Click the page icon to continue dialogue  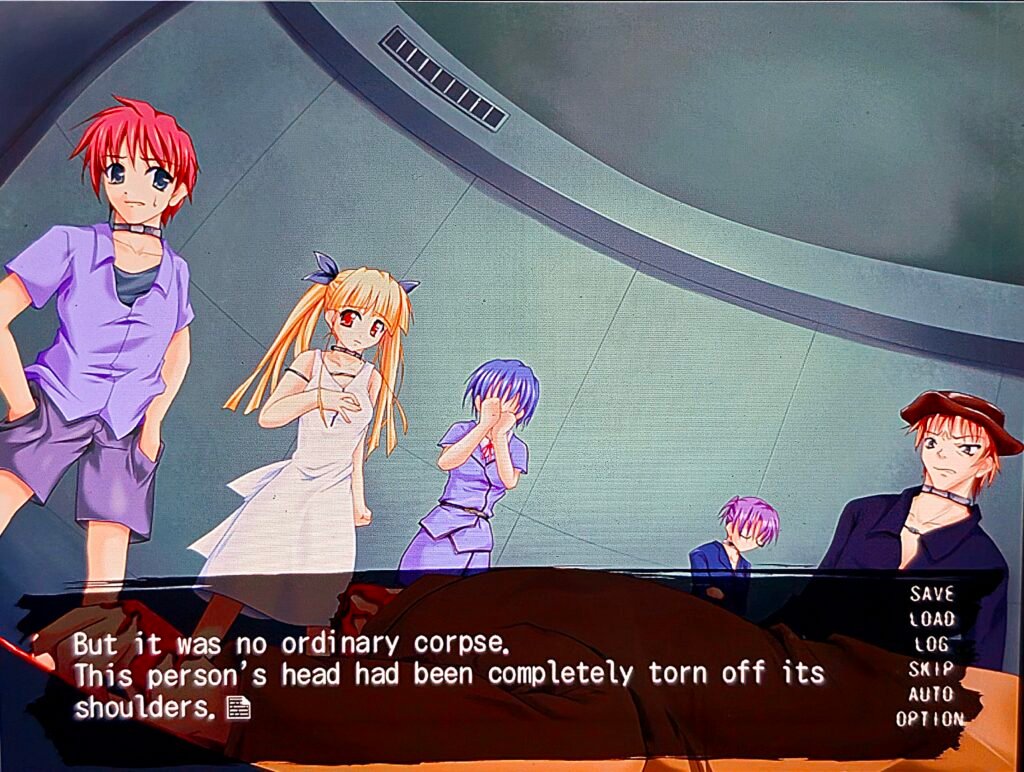[x=238, y=708]
